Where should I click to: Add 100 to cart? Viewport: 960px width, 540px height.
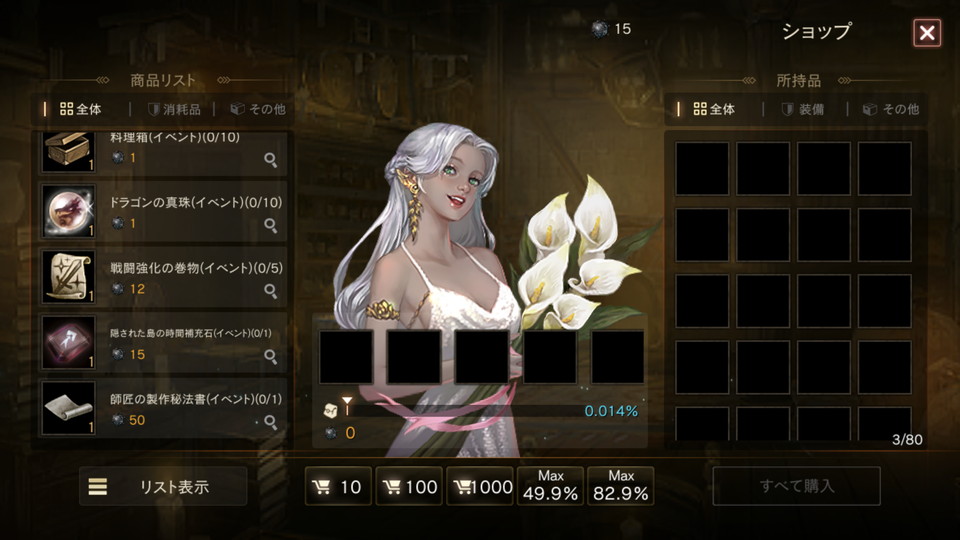(x=409, y=487)
